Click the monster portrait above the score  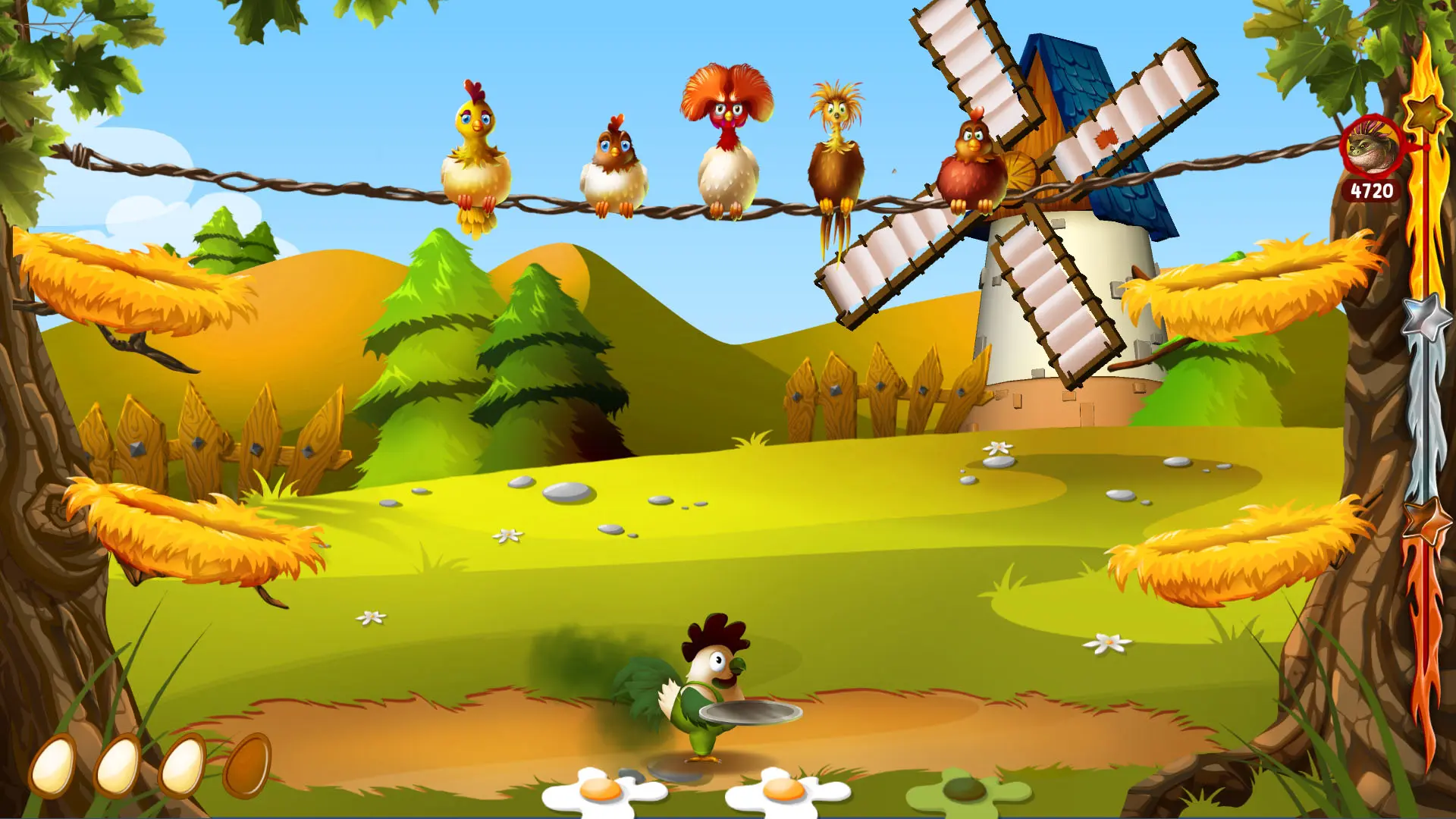[x=1372, y=147]
